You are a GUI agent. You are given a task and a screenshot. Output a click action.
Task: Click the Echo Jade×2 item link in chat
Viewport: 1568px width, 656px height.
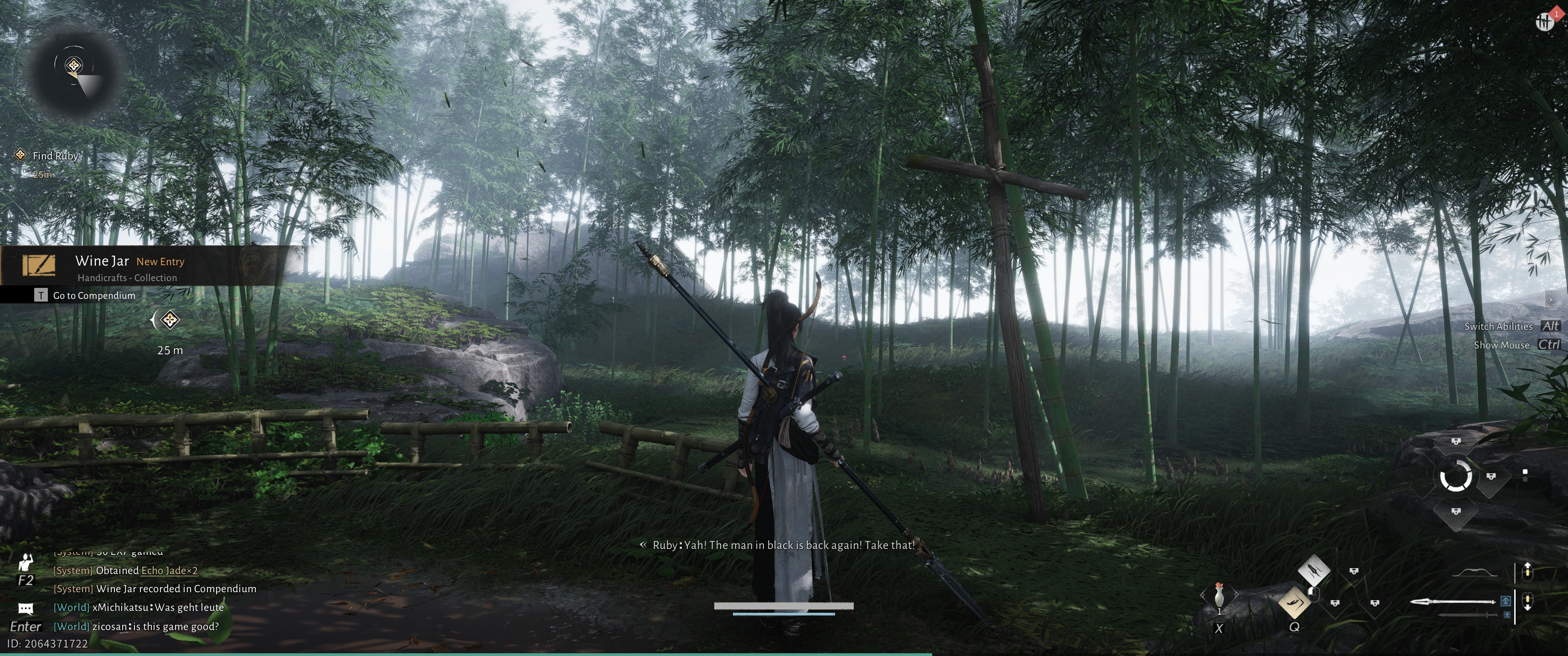(169, 571)
